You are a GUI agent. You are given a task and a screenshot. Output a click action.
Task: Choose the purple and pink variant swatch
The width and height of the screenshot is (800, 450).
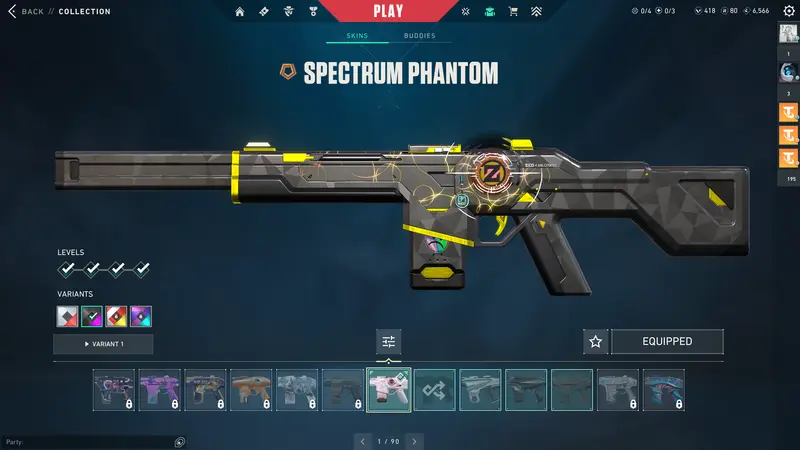(141, 317)
